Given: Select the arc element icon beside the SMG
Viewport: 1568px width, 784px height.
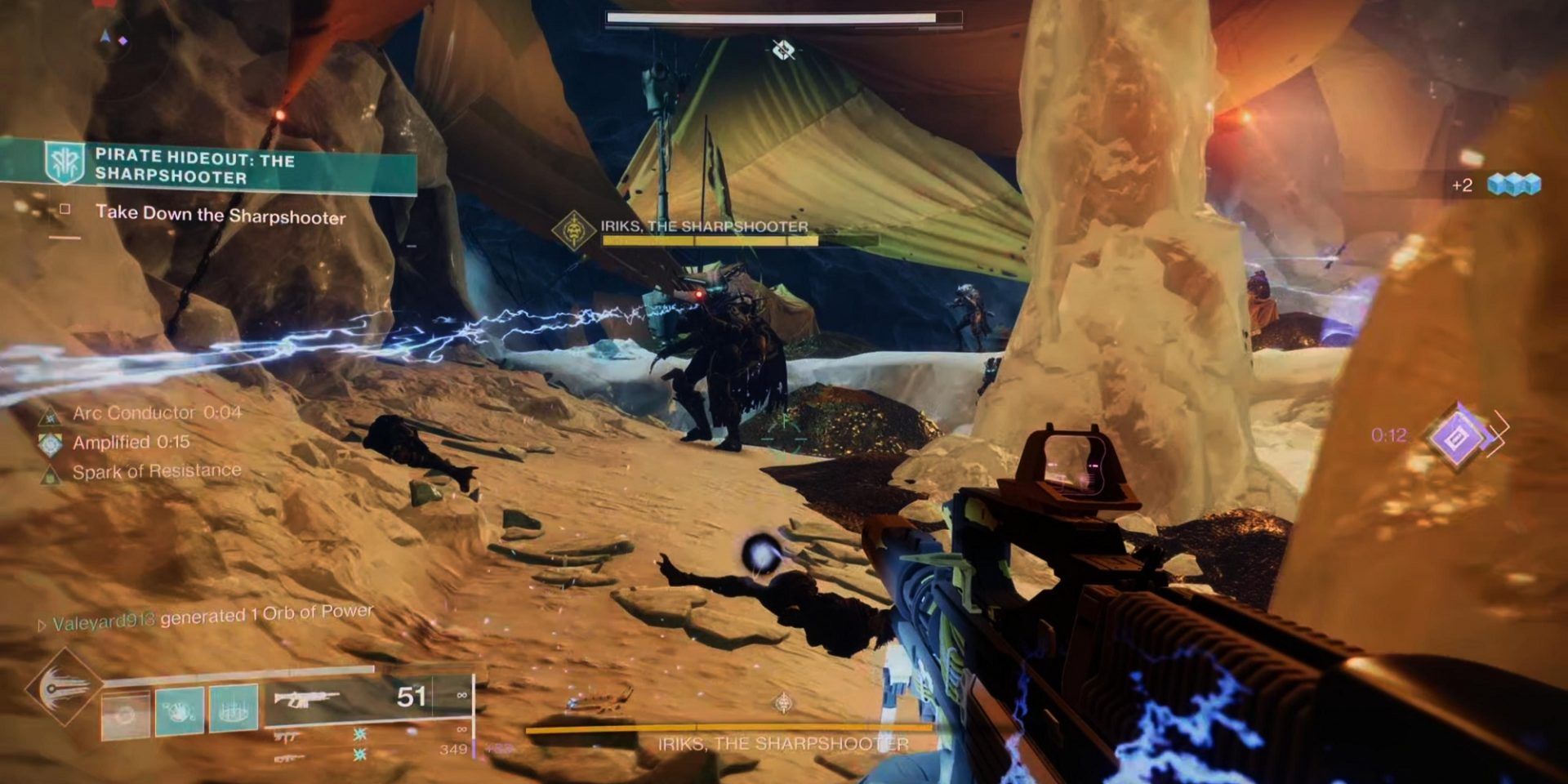Looking at the screenshot, I should coord(359,735).
